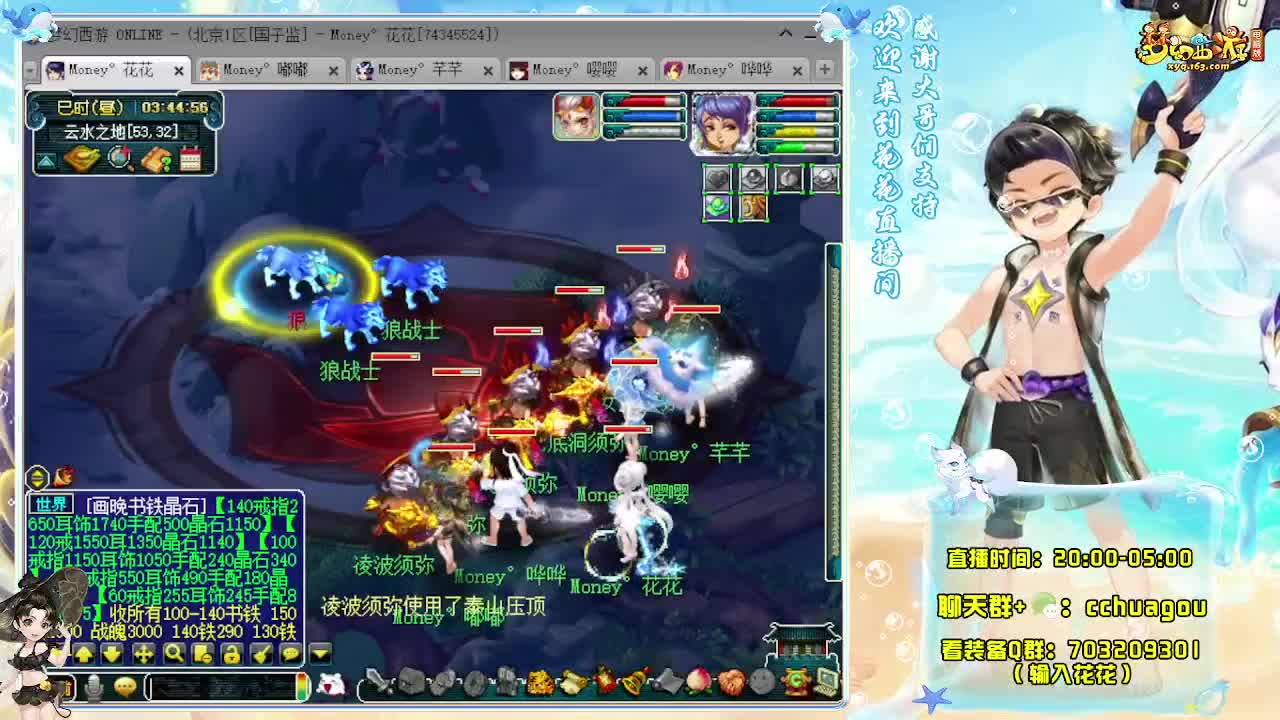The image size is (1280, 720).
Task: Toggle the microphone voice icon
Action: coord(94,685)
